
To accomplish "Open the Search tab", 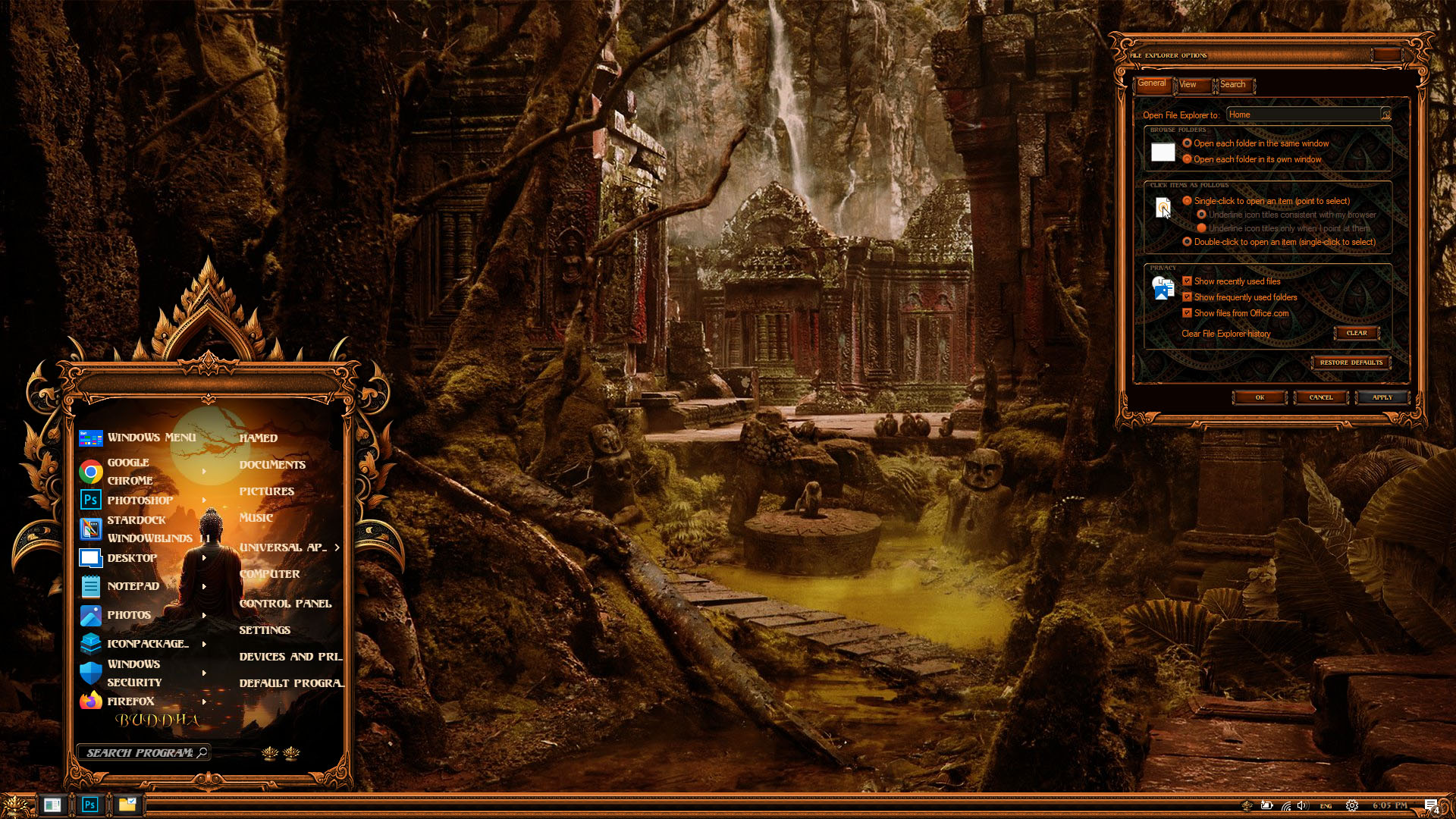I will pyautogui.click(x=1232, y=85).
